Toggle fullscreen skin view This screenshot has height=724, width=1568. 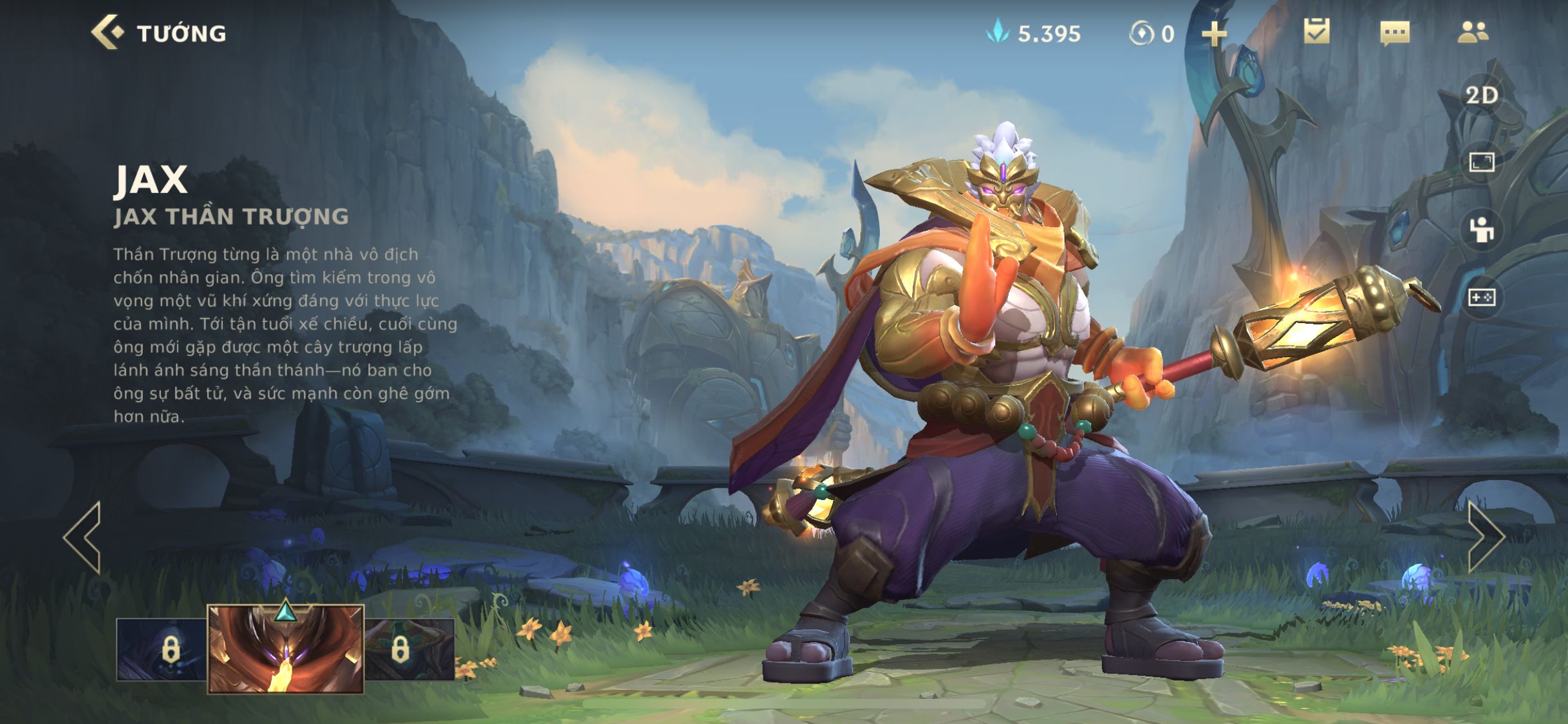(1482, 162)
